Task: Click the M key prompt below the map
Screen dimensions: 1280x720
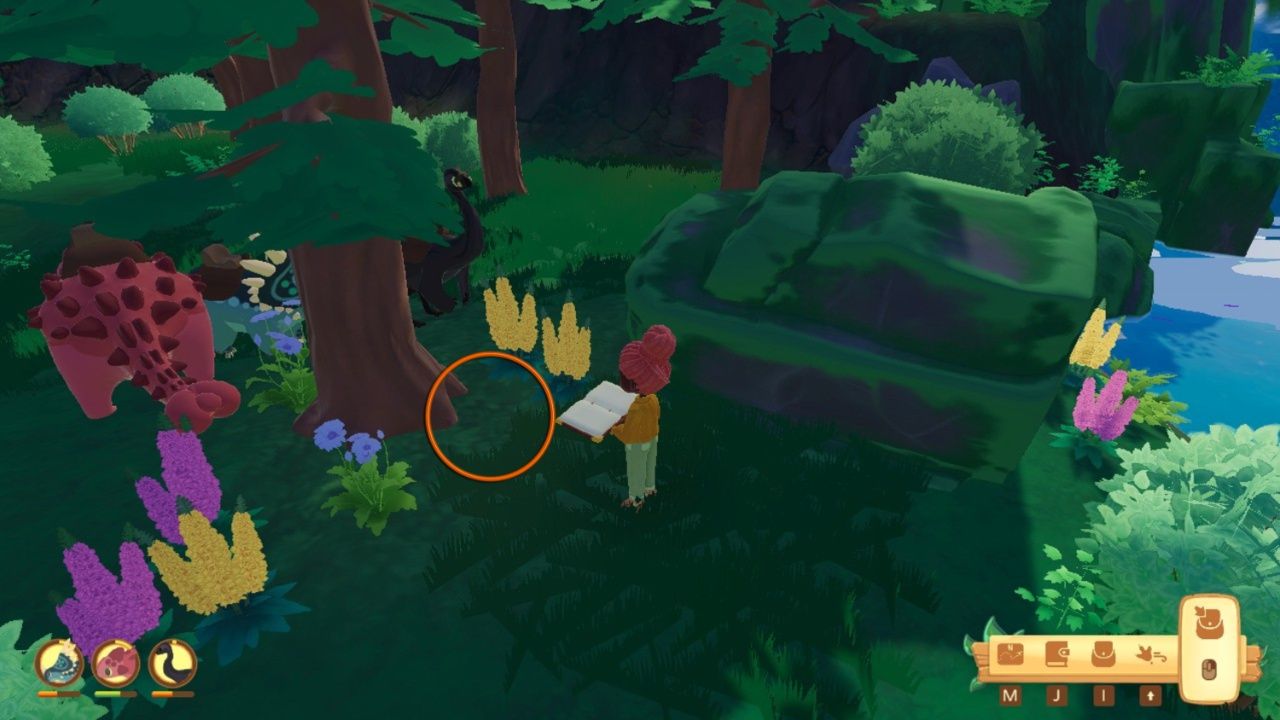Action: (x=1012, y=693)
